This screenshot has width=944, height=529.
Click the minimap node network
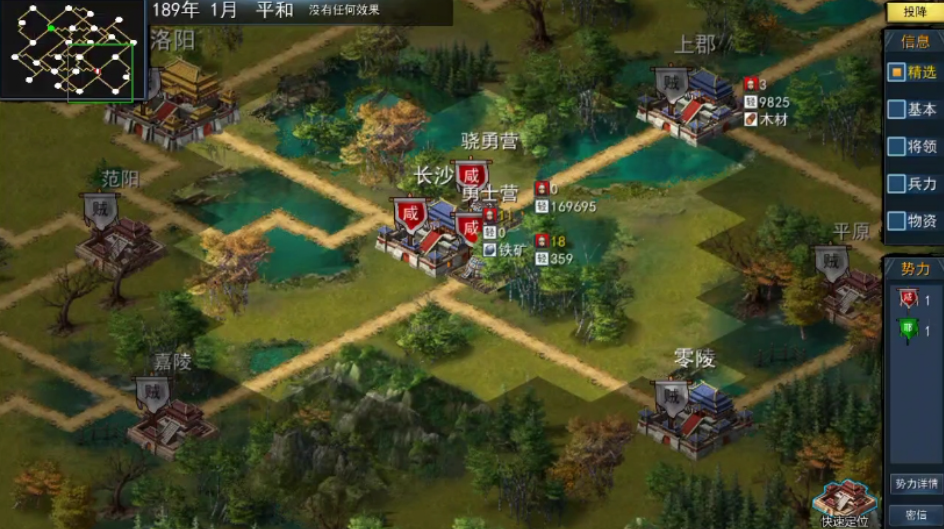coord(73,50)
